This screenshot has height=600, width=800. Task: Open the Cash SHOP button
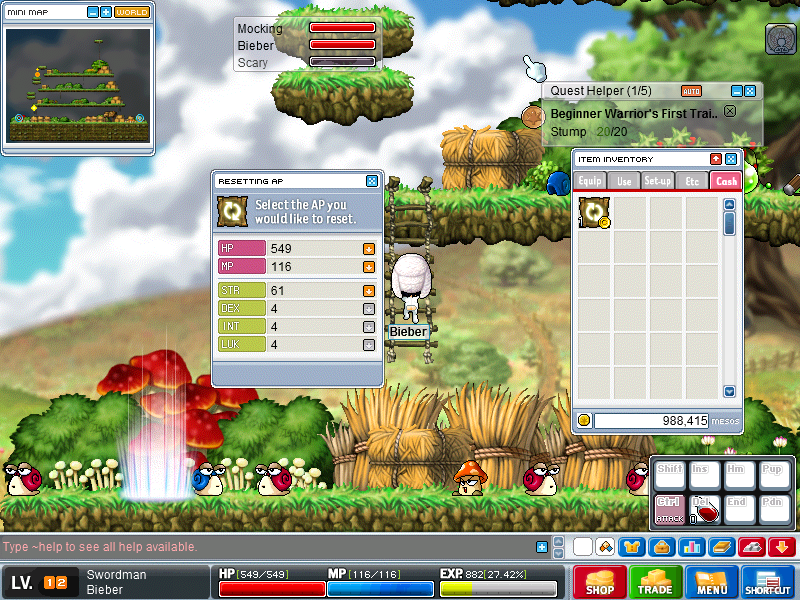click(600, 582)
